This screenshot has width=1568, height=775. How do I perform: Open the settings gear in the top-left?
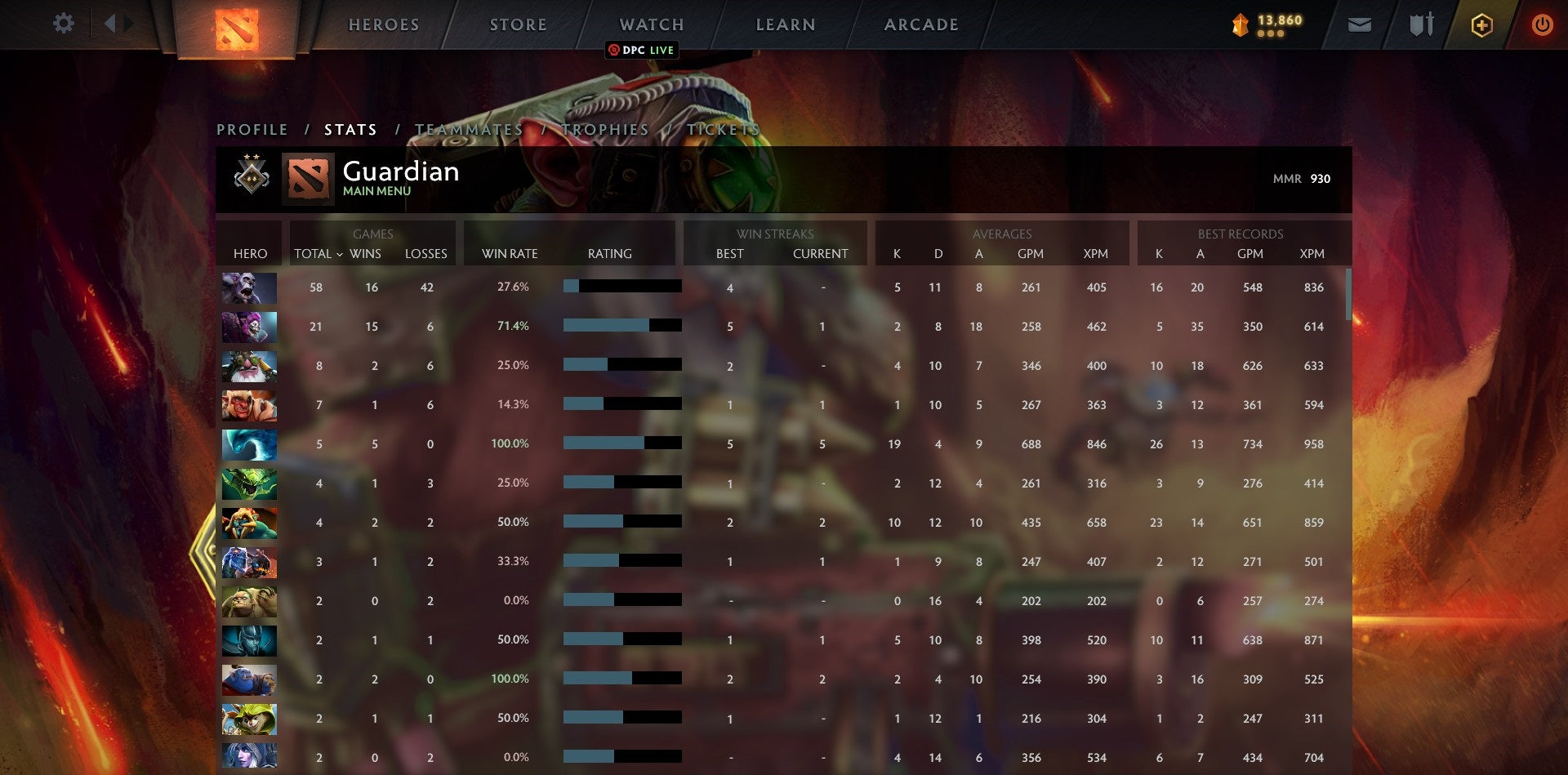coord(64,24)
